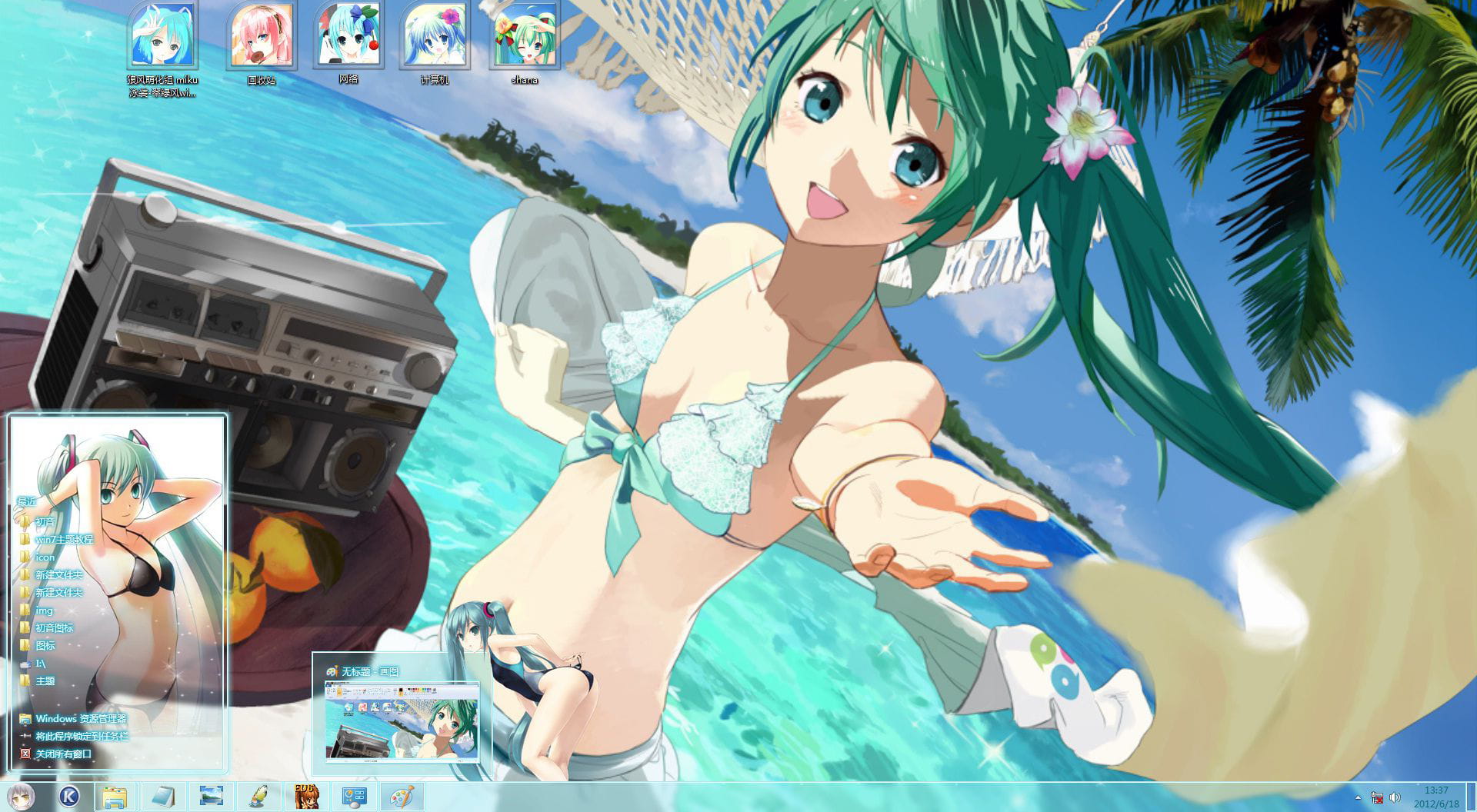Mute audio via the speaker tray icon
The height and width of the screenshot is (812, 1477).
click(x=1396, y=797)
